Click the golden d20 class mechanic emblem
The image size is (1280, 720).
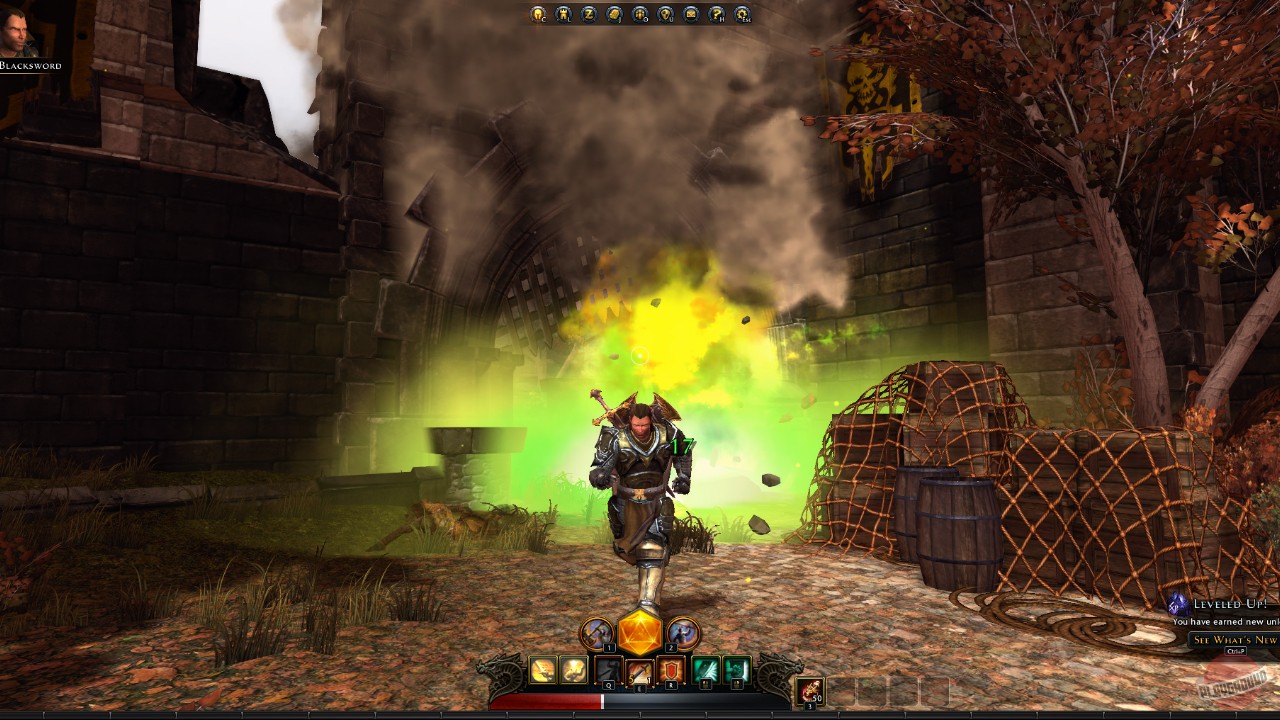click(x=640, y=632)
